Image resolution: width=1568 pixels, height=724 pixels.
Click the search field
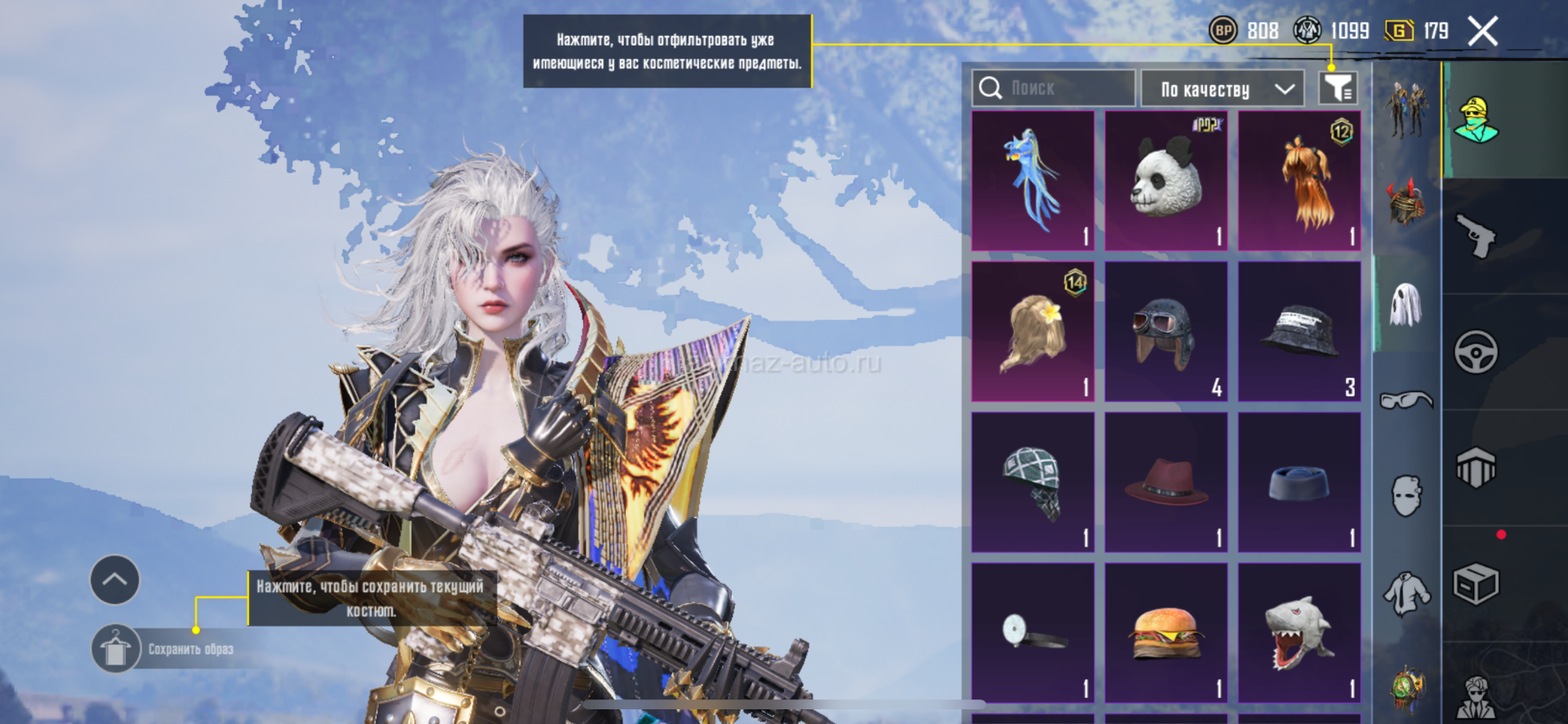[x=1053, y=88]
